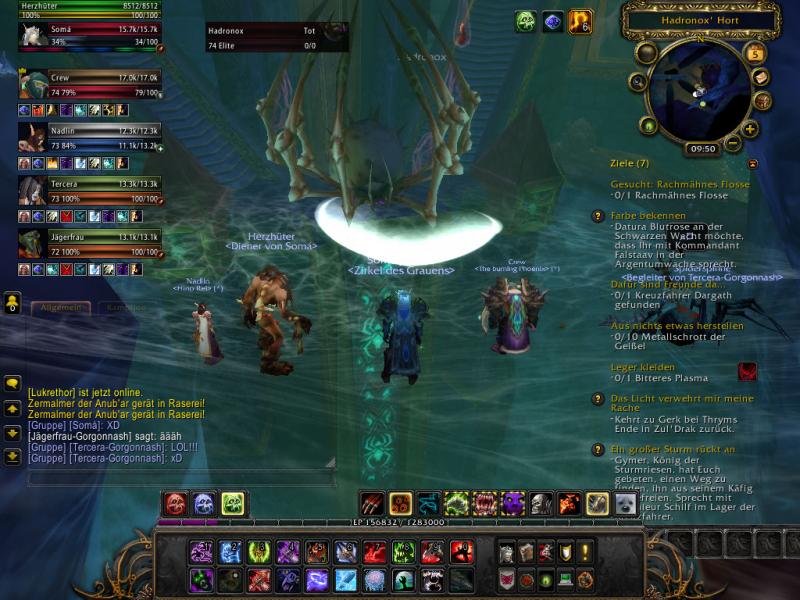
Task: Click the minimap clock showing 09:50
Action: (702, 148)
